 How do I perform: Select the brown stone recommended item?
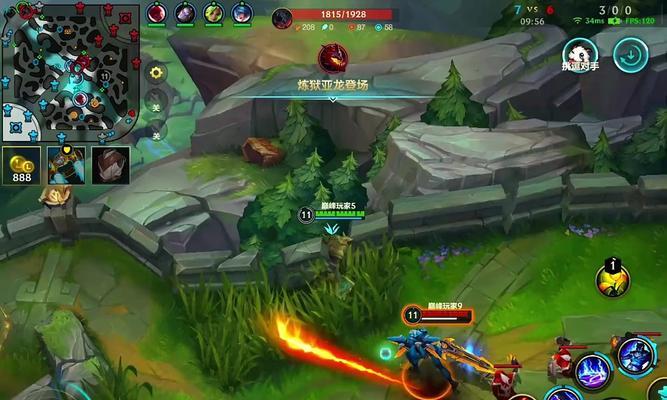click(110, 165)
